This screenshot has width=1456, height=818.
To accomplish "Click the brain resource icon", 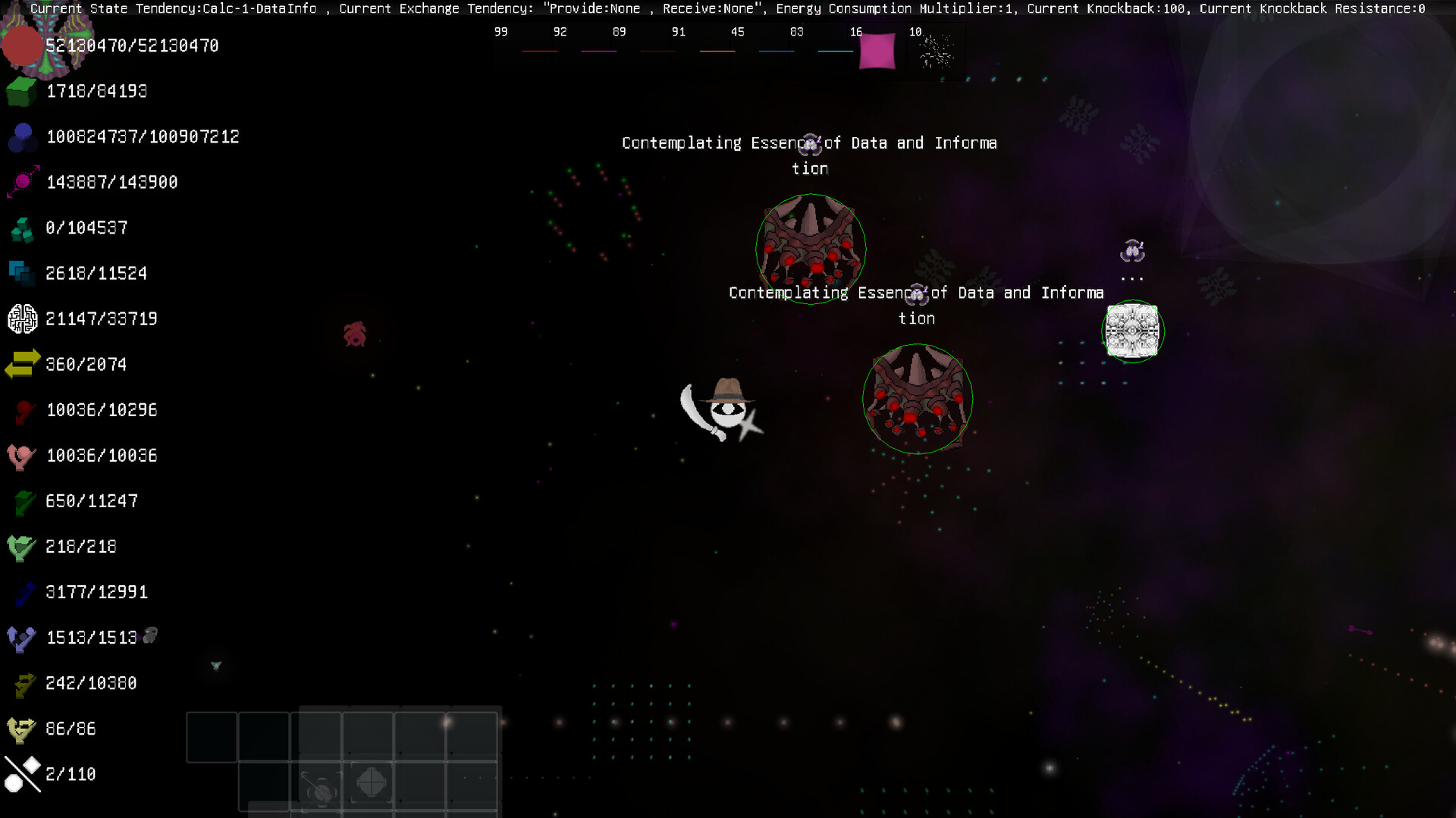I will (21, 318).
